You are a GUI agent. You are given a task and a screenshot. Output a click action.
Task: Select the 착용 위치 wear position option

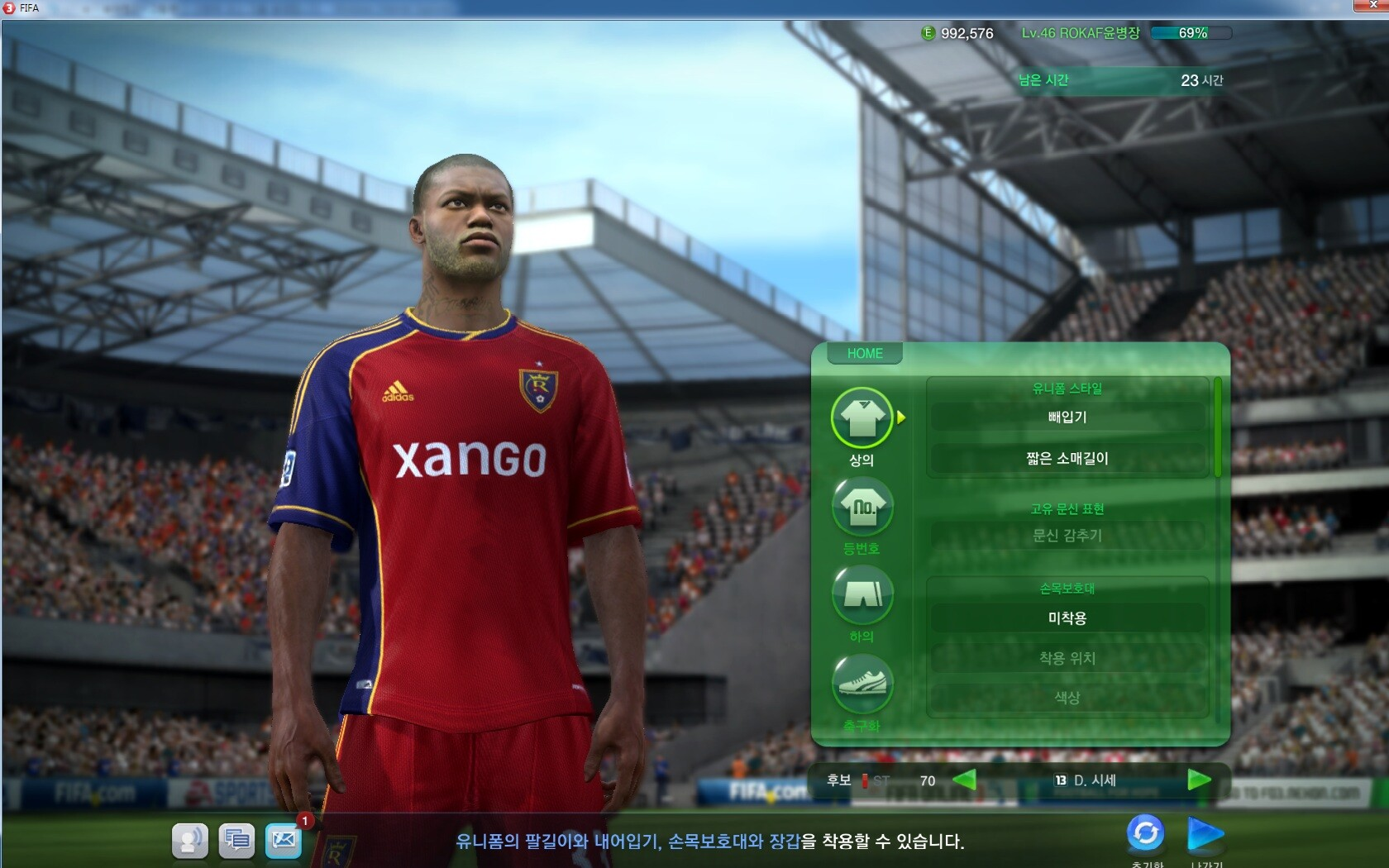point(1067,658)
